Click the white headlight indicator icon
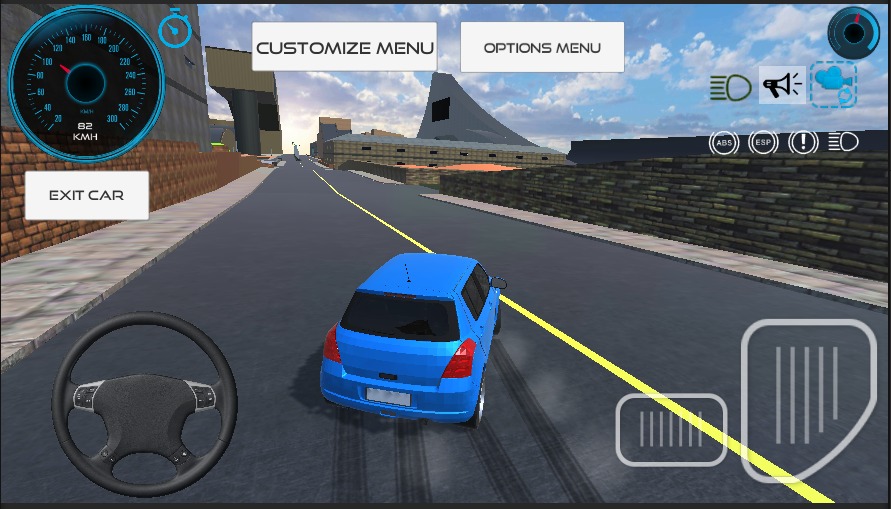Image resolution: width=891 pixels, height=509 pixels. [x=843, y=142]
